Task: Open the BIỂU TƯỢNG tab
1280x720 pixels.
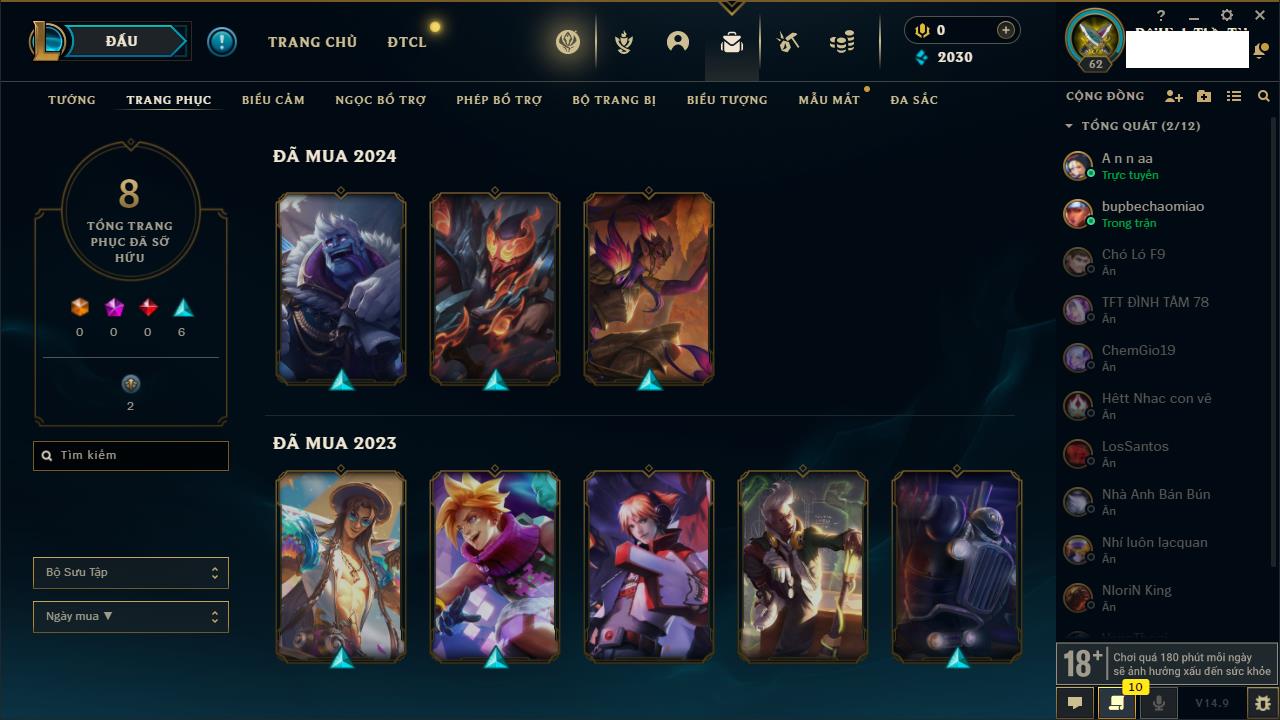Action: click(727, 100)
